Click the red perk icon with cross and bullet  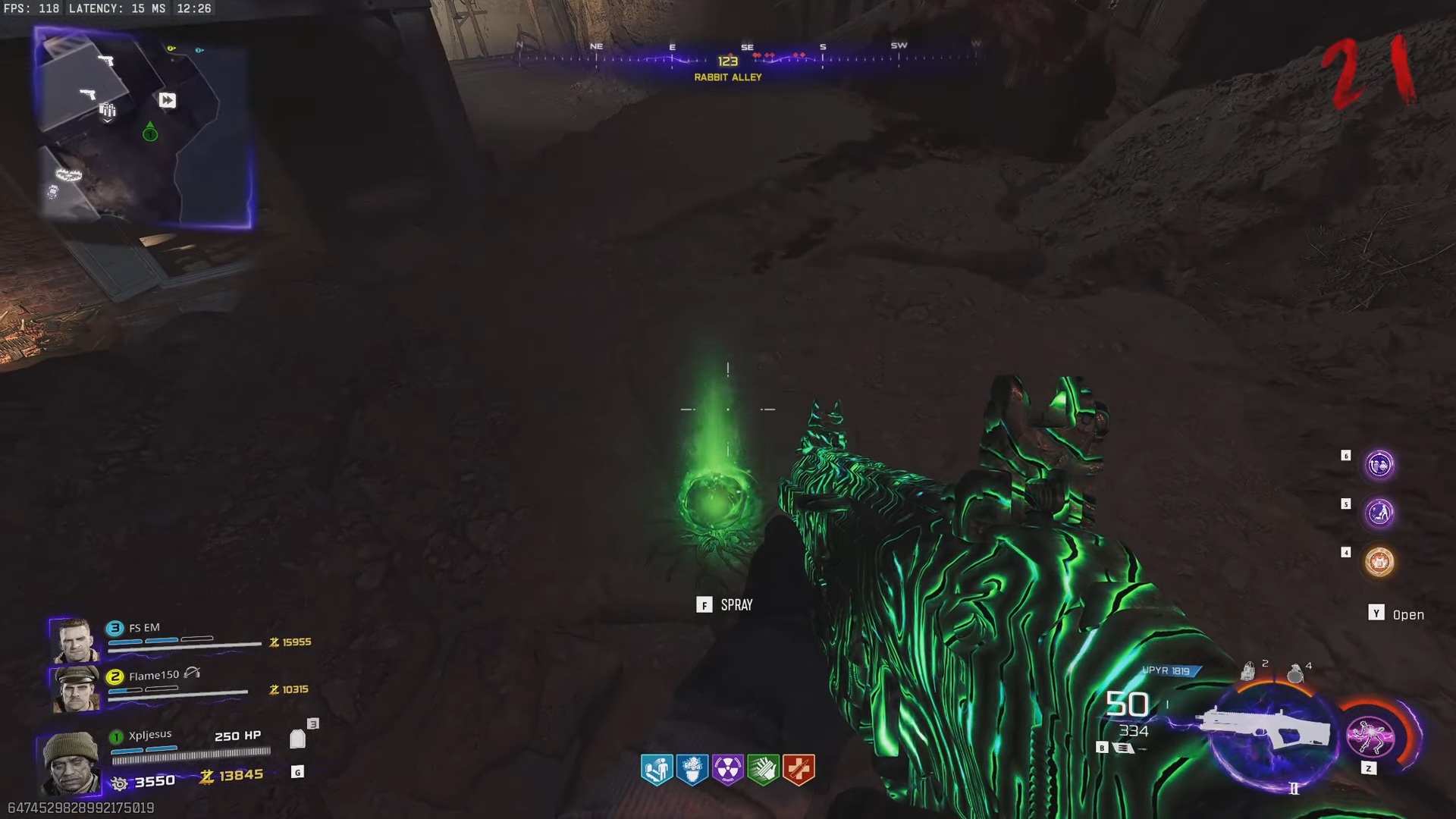tap(799, 769)
